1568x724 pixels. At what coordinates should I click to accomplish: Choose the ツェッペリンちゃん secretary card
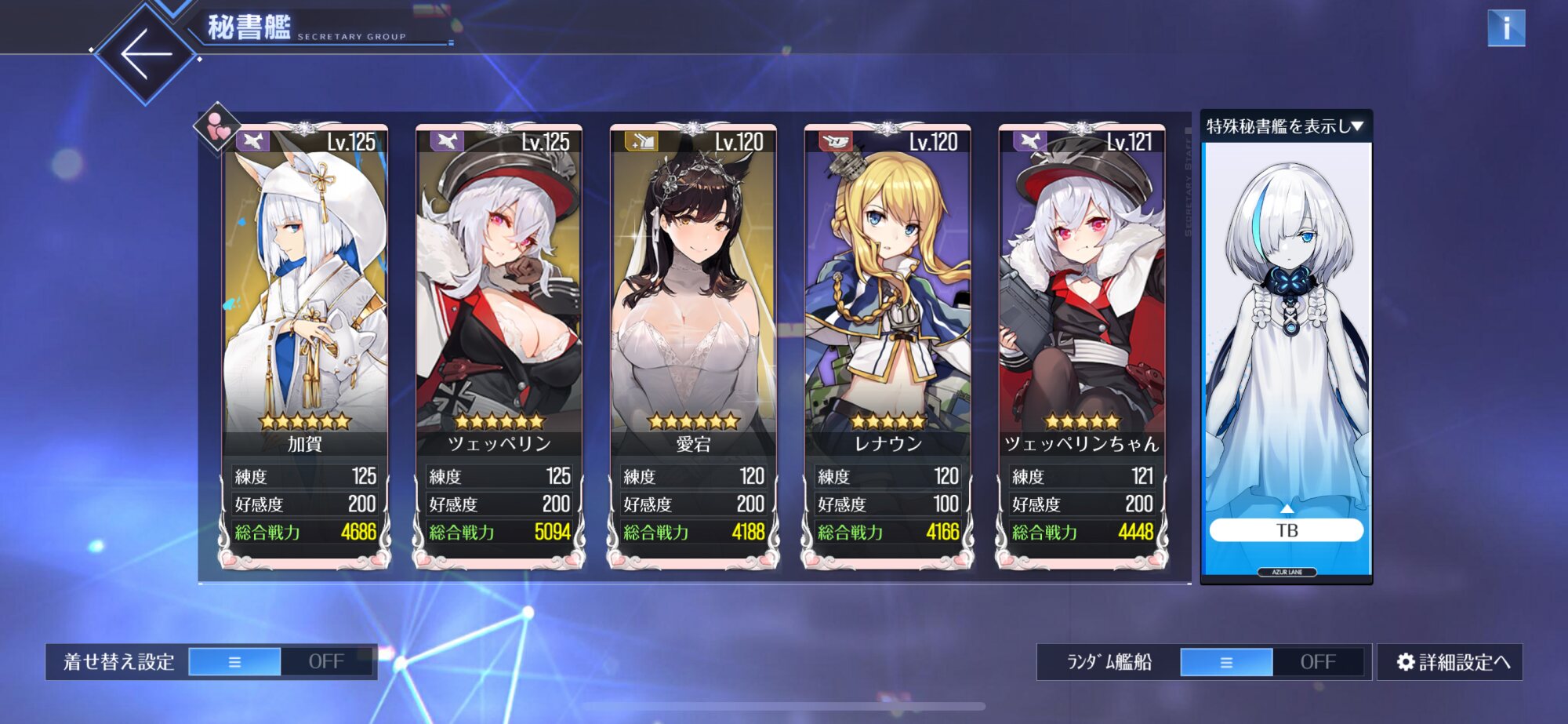[1082, 314]
